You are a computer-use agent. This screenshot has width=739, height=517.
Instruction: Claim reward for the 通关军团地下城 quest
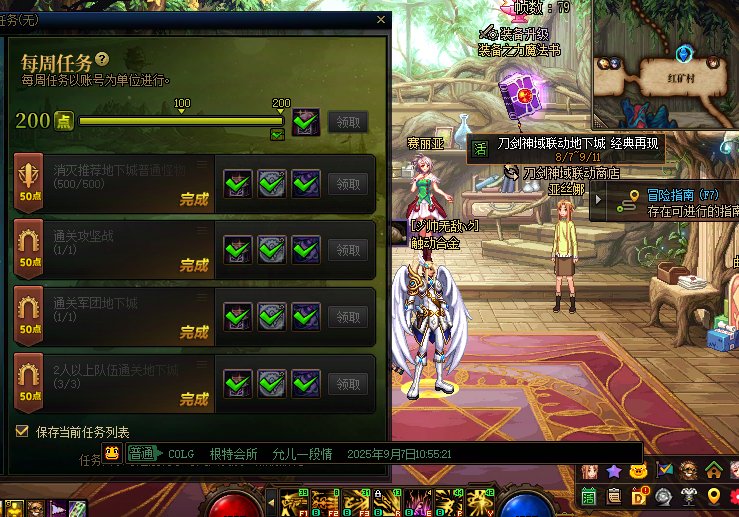click(x=347, y=316)
